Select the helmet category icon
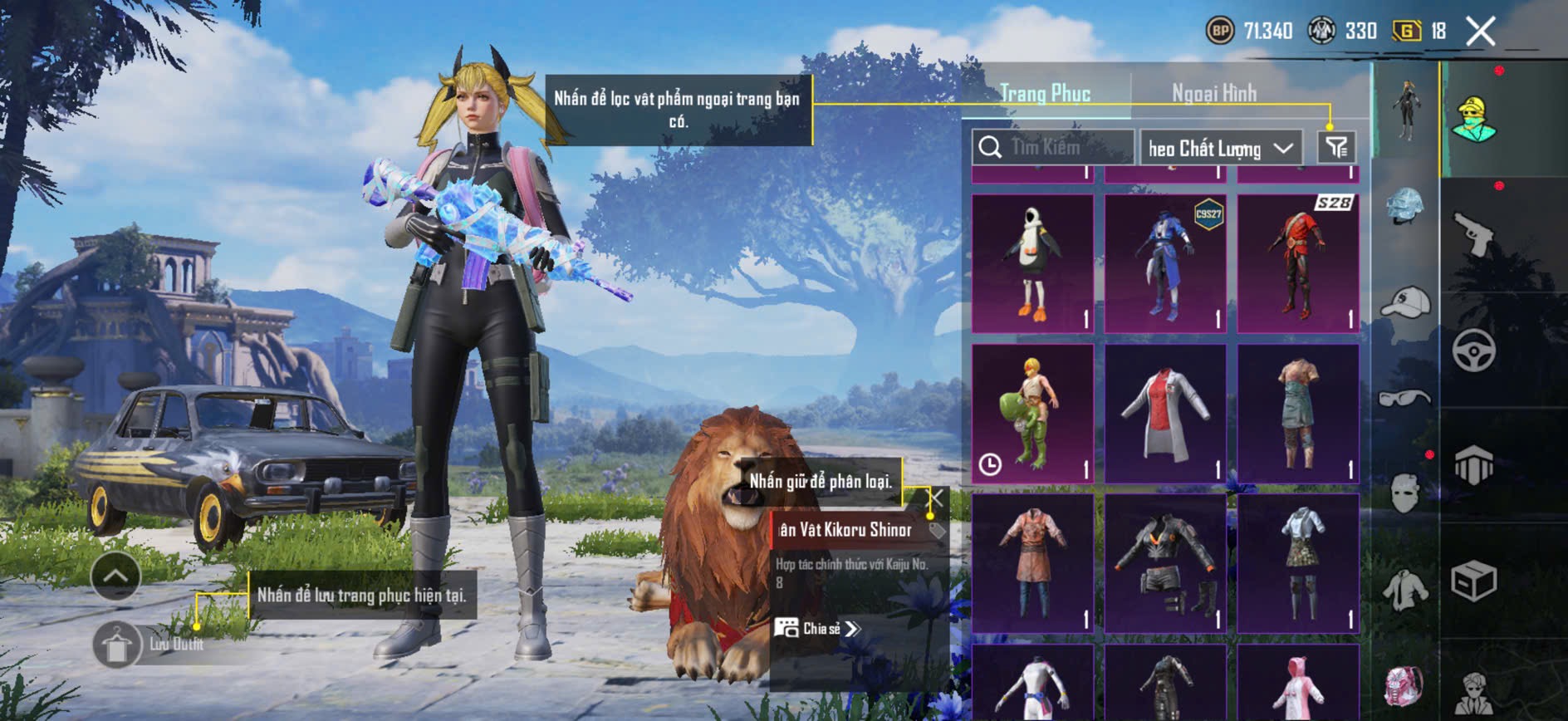This screenshot has width=1568, height=721. click(1405, 205)
